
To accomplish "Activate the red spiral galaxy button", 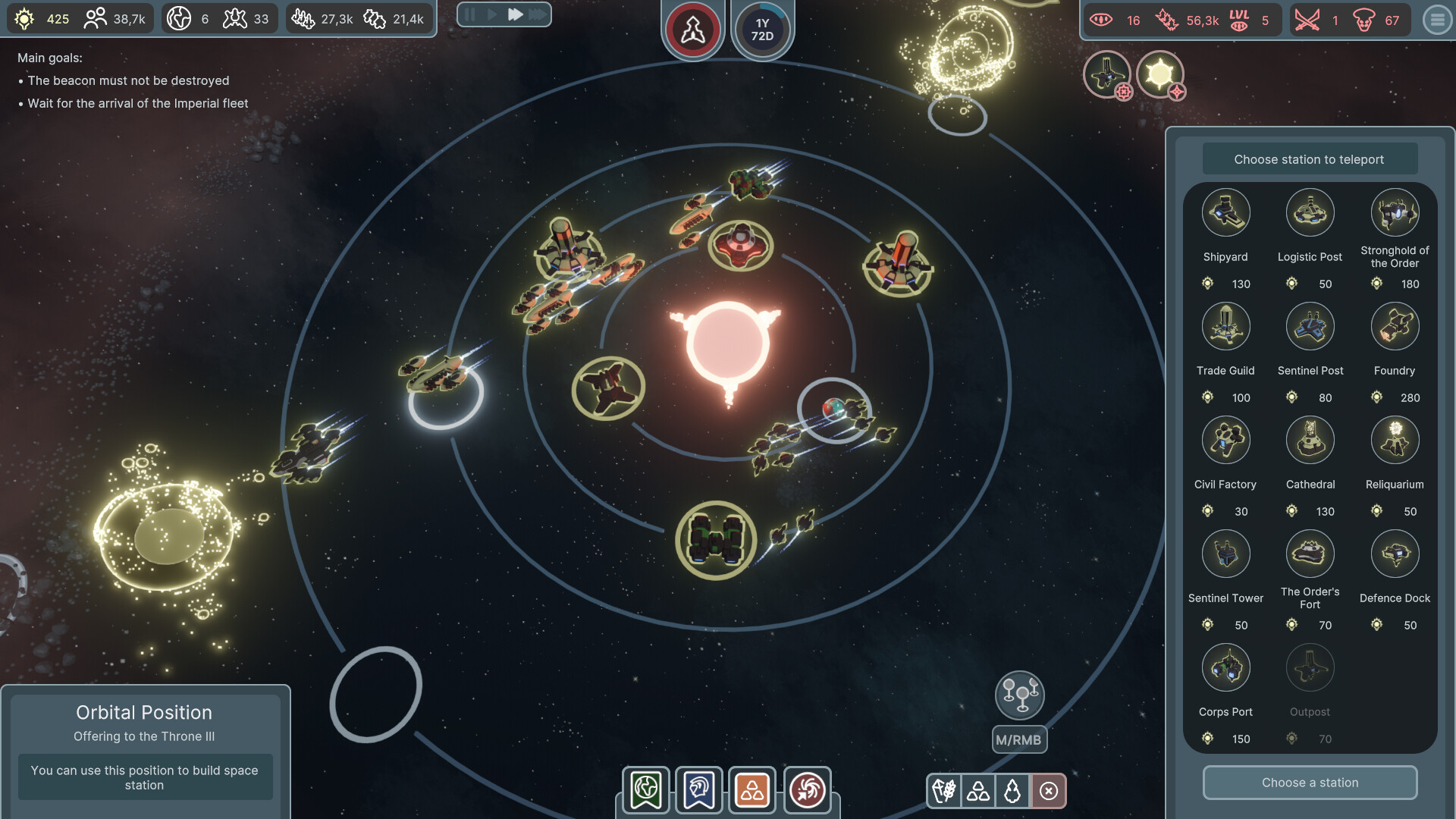I will coord(807,790).
